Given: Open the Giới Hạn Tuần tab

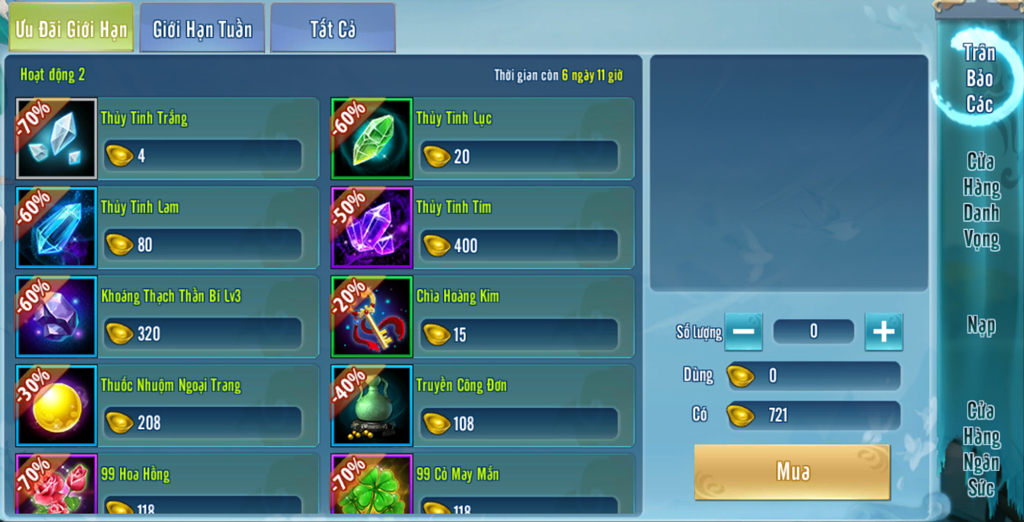Looking at the screenshot, I should click(202, 29).
